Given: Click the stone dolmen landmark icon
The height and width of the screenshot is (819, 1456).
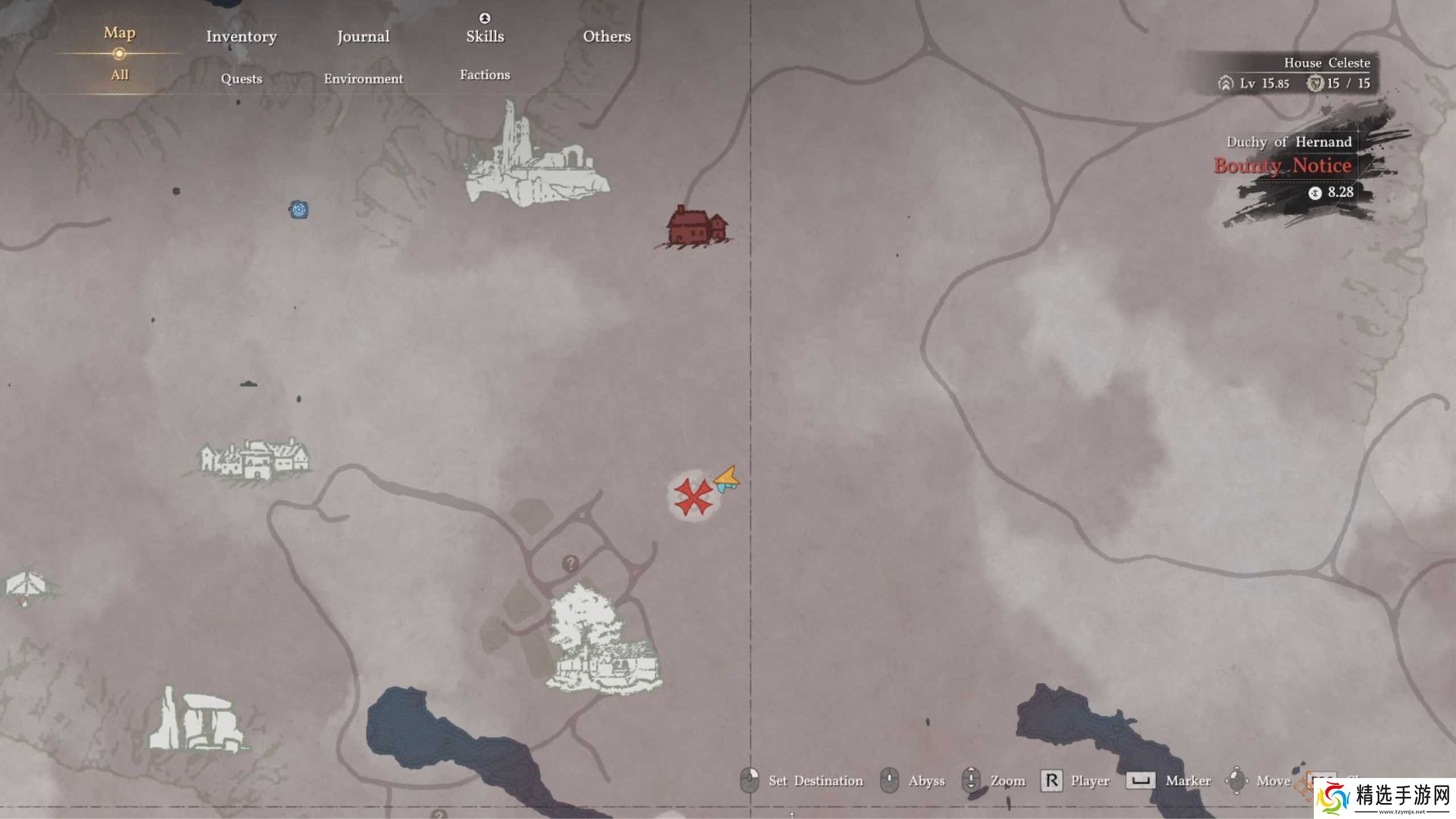Looking at the screenshot, I should click(x=196, y=721).
